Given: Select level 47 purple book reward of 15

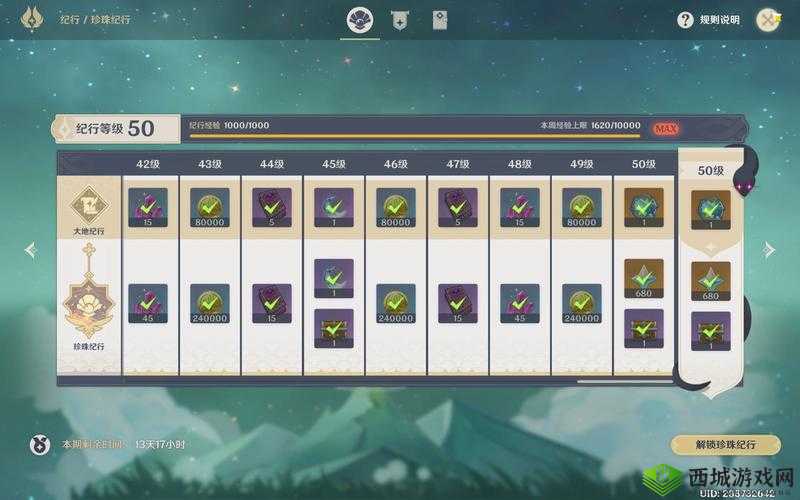Looking at the screenshot, I should click(x=458, y=303).
